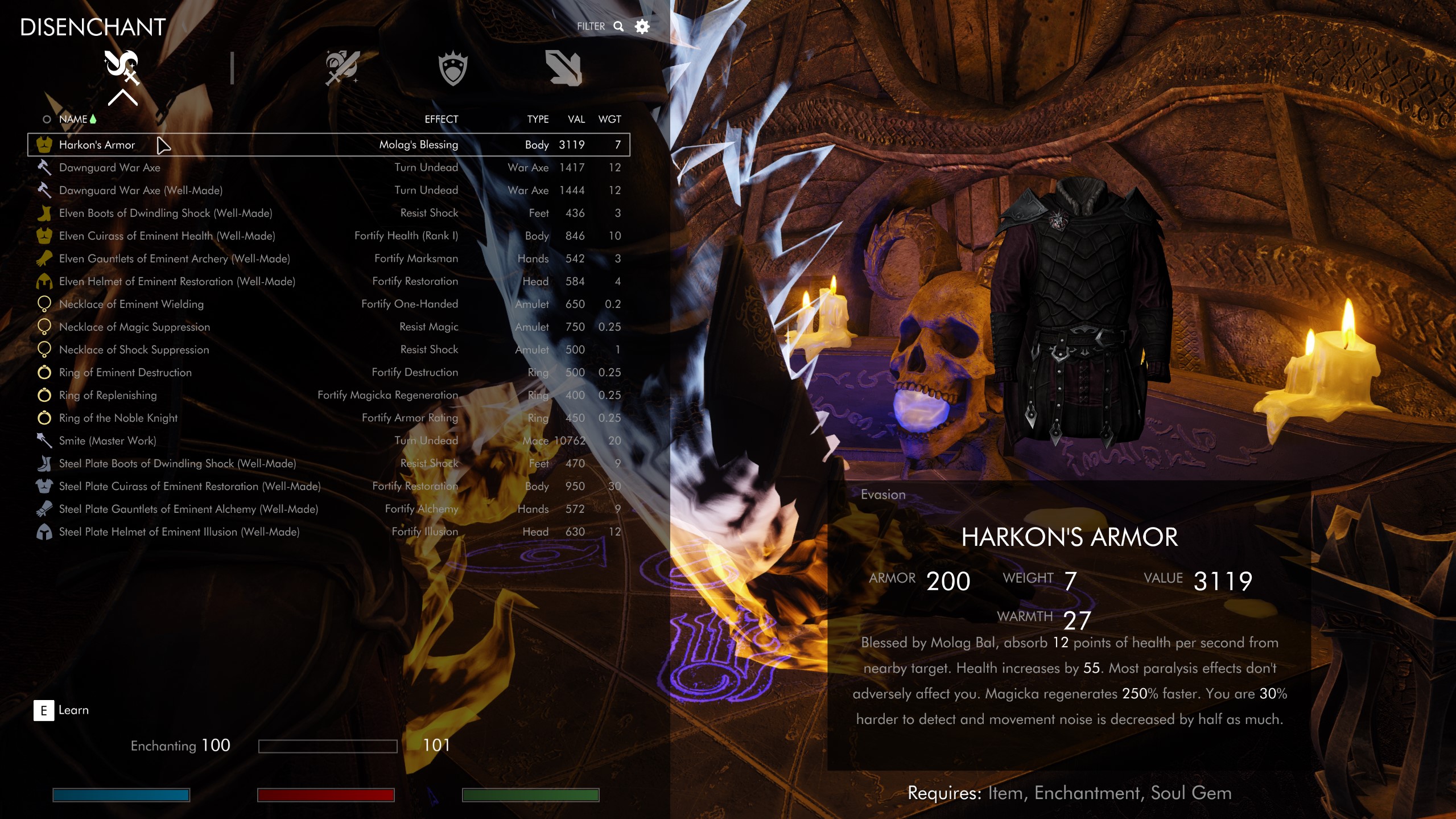Image resolution: width=1456 pixels, height=819 pixels.
Task: Choose Steel Plate Gauntlets of Eminent Alchemy
Action: pyautogui.click(x=188, y=509)
